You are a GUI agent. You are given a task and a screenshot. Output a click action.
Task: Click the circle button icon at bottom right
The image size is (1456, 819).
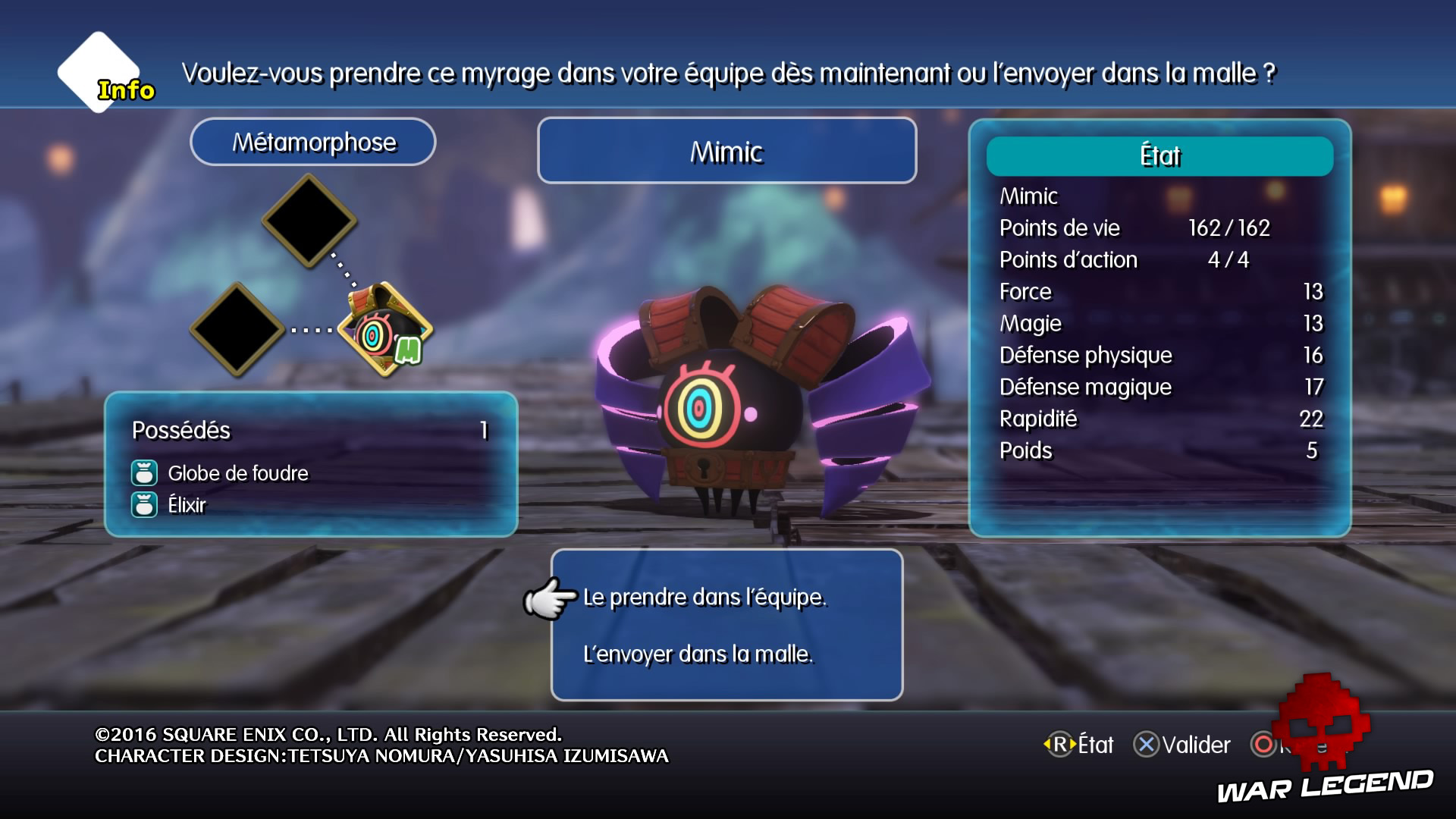point(1263,745)
